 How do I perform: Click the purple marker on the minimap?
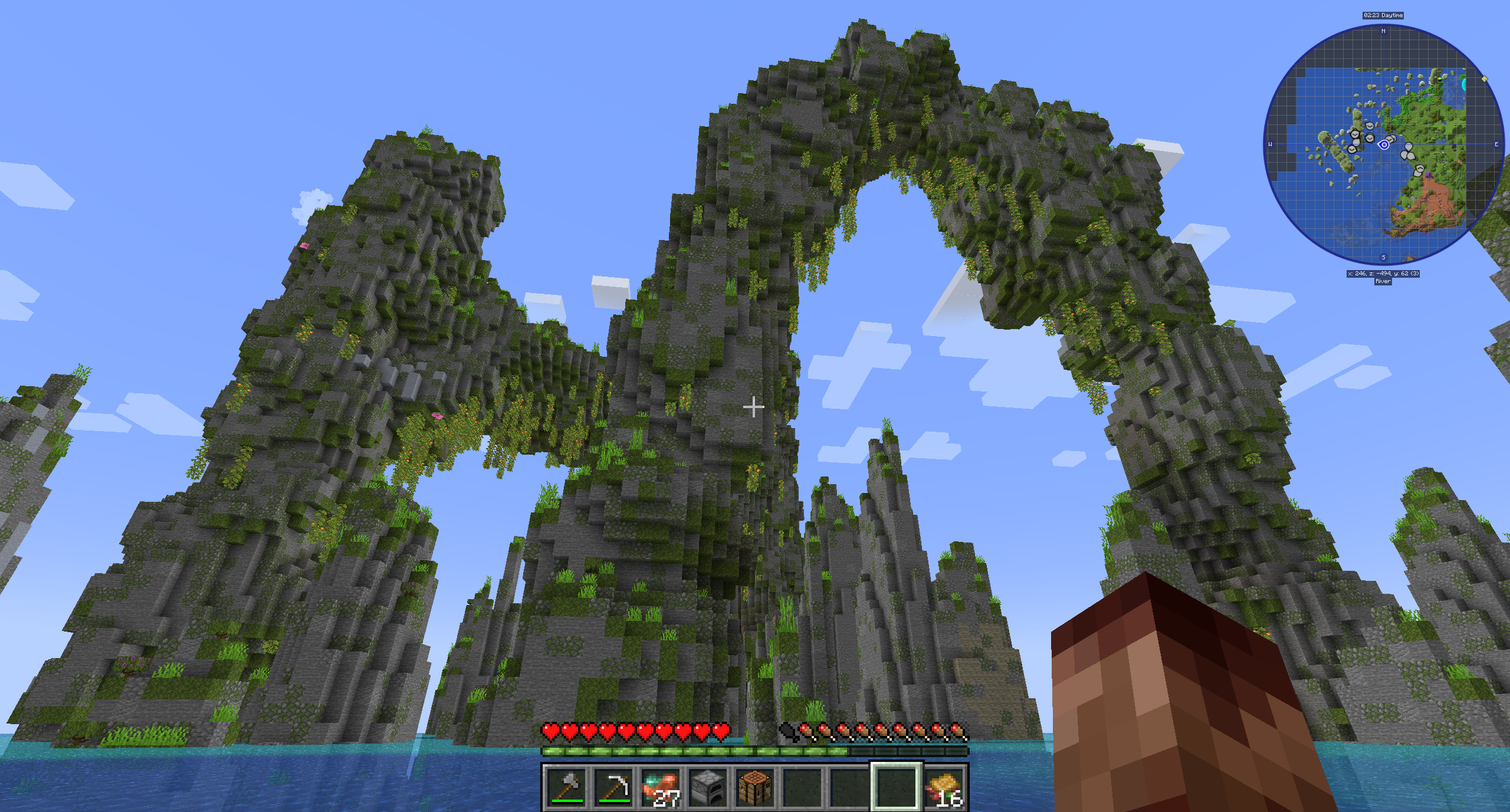[x=1428, y=175]
